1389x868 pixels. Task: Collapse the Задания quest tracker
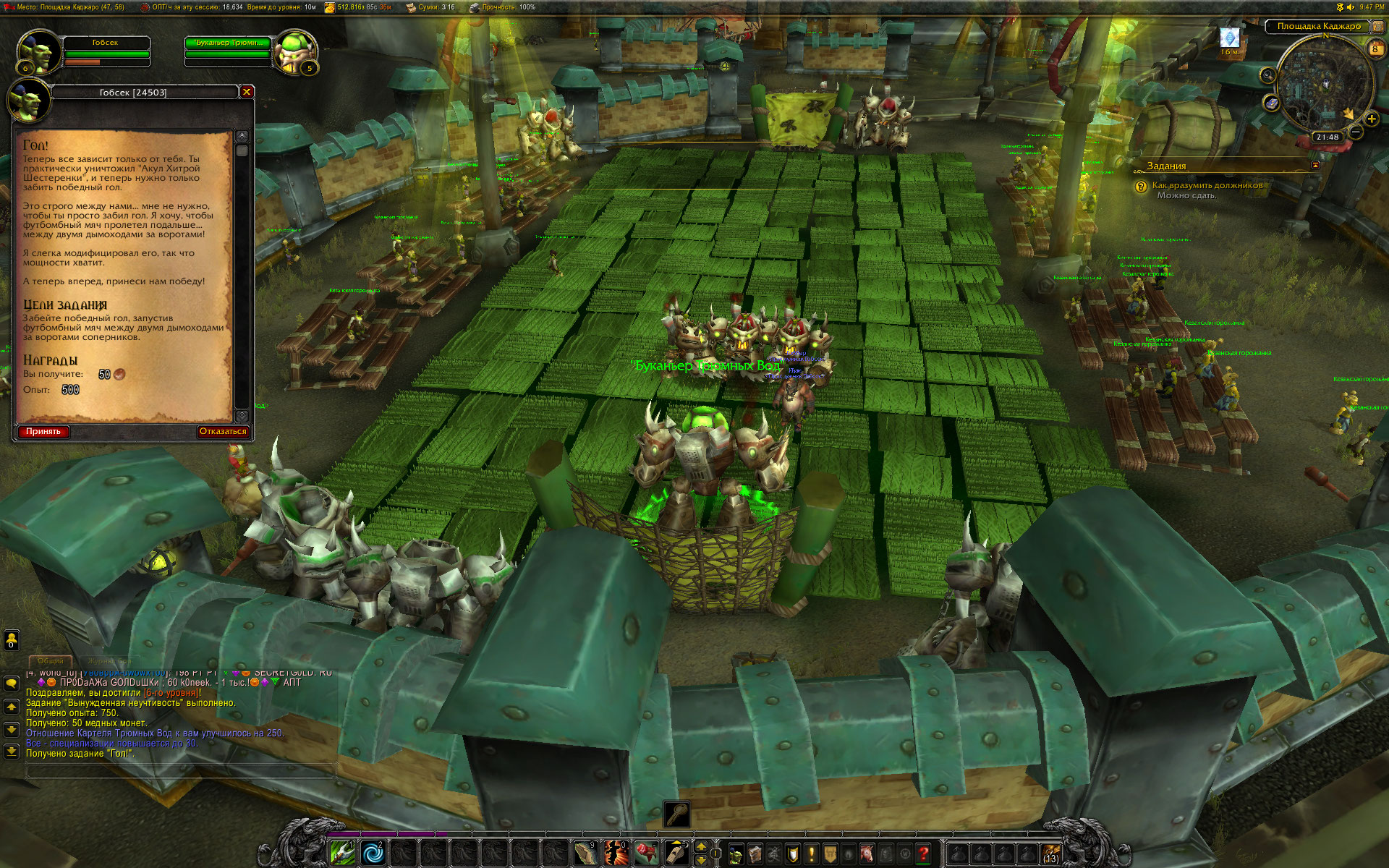[1315, 165]
